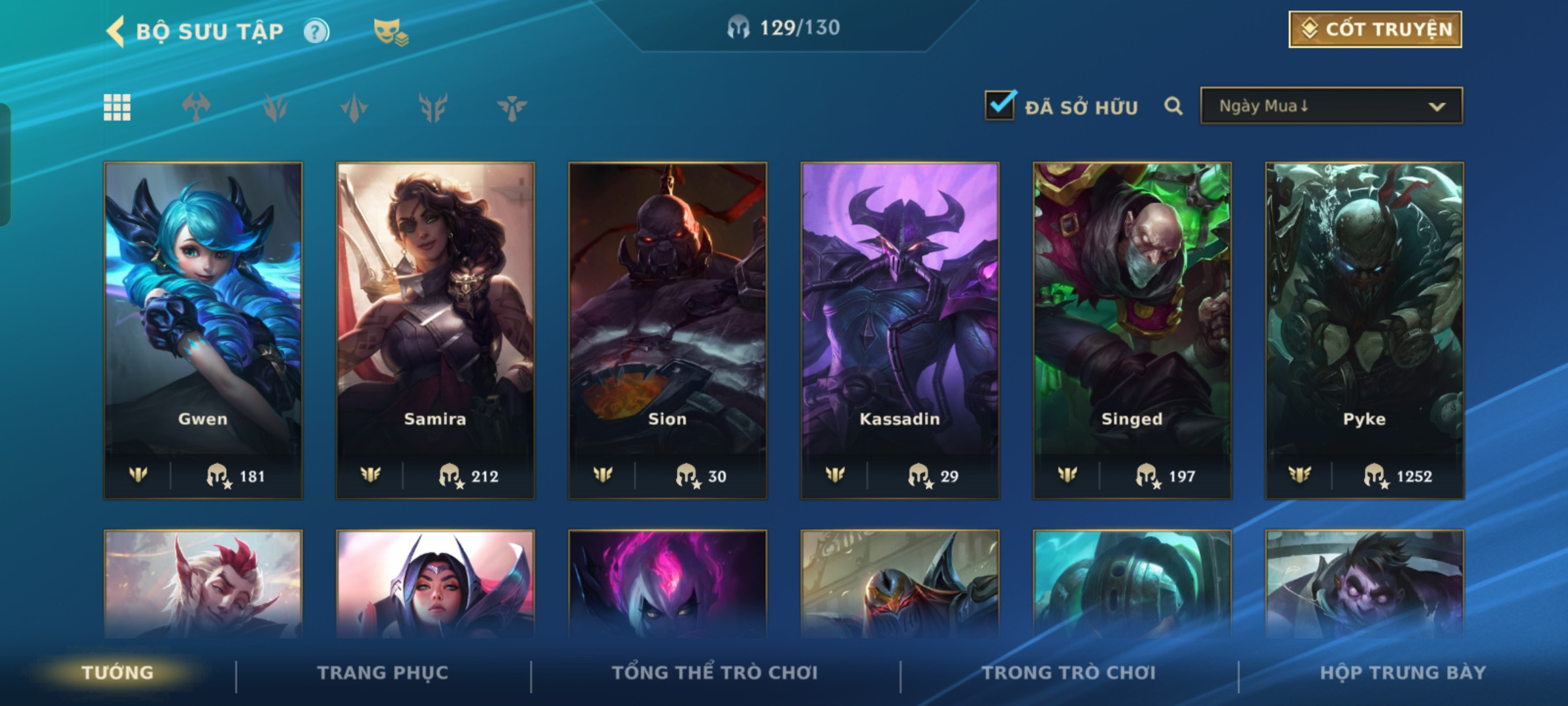The height and width of the screenshot is (706, 1568).
Task: Switch to the Trong Trò Chơi tab
Action: [x=1069, y=673]
